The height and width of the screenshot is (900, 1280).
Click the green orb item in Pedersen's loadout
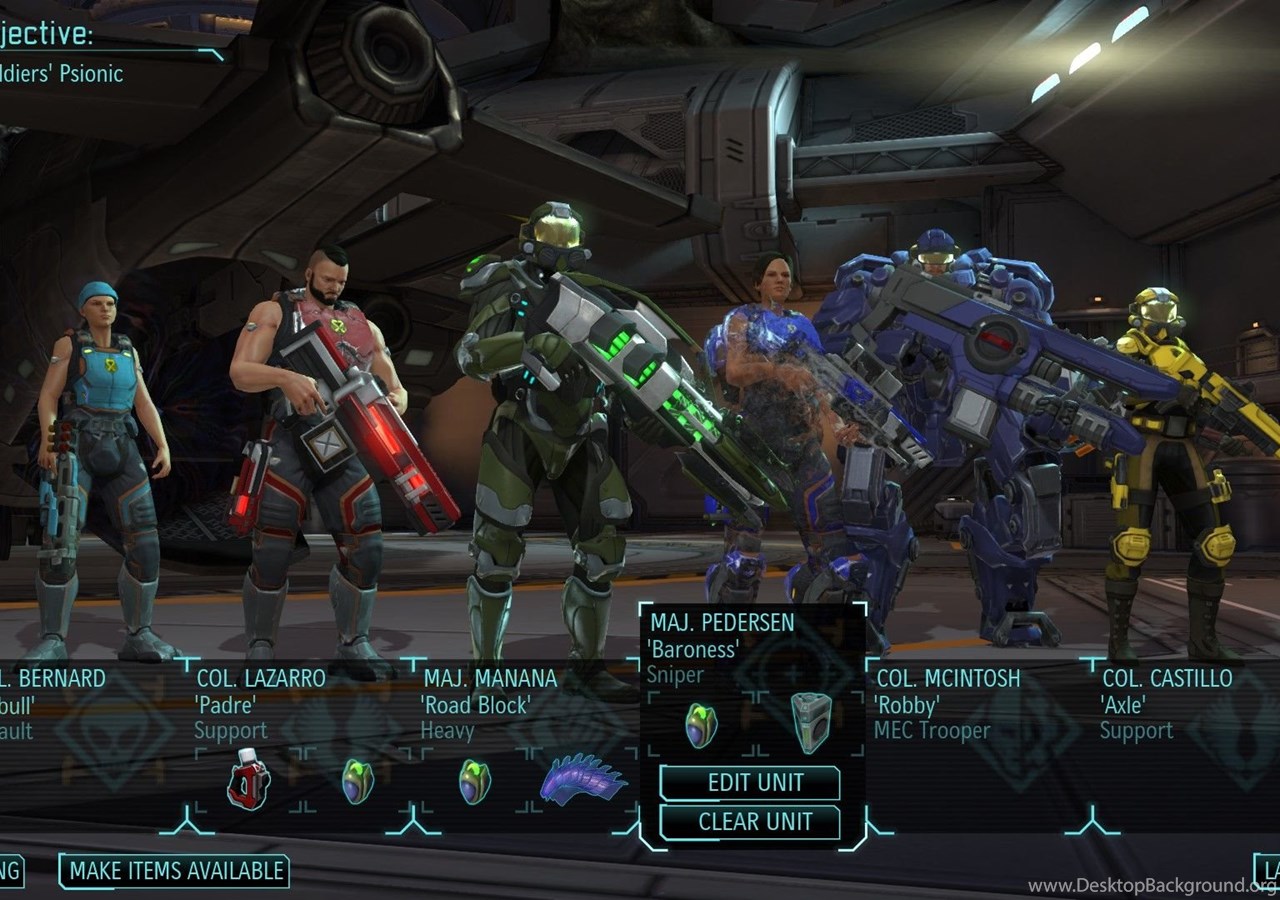click(700, 725)
